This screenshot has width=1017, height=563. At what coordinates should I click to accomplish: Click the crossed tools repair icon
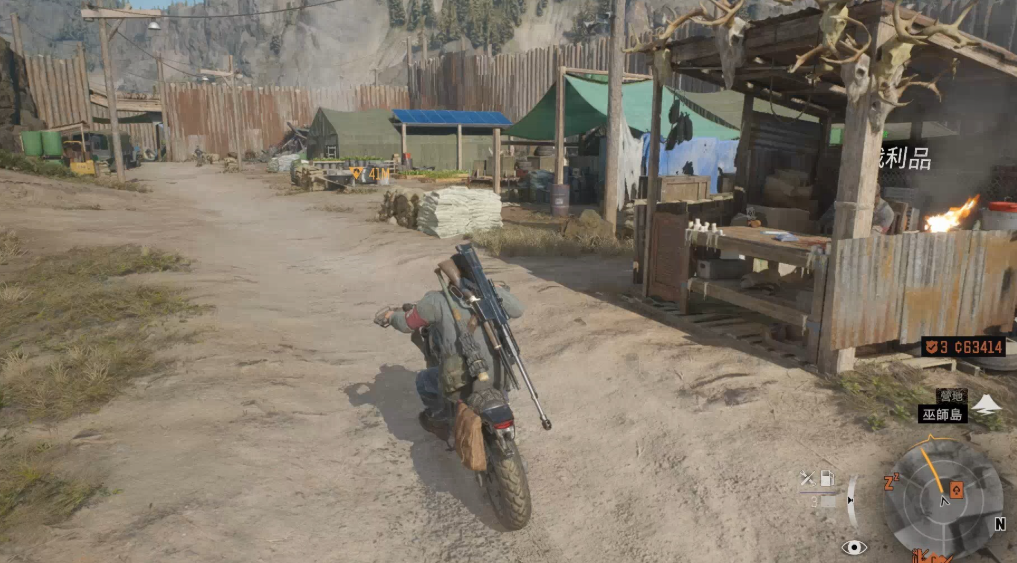click(x=807, y=479)
